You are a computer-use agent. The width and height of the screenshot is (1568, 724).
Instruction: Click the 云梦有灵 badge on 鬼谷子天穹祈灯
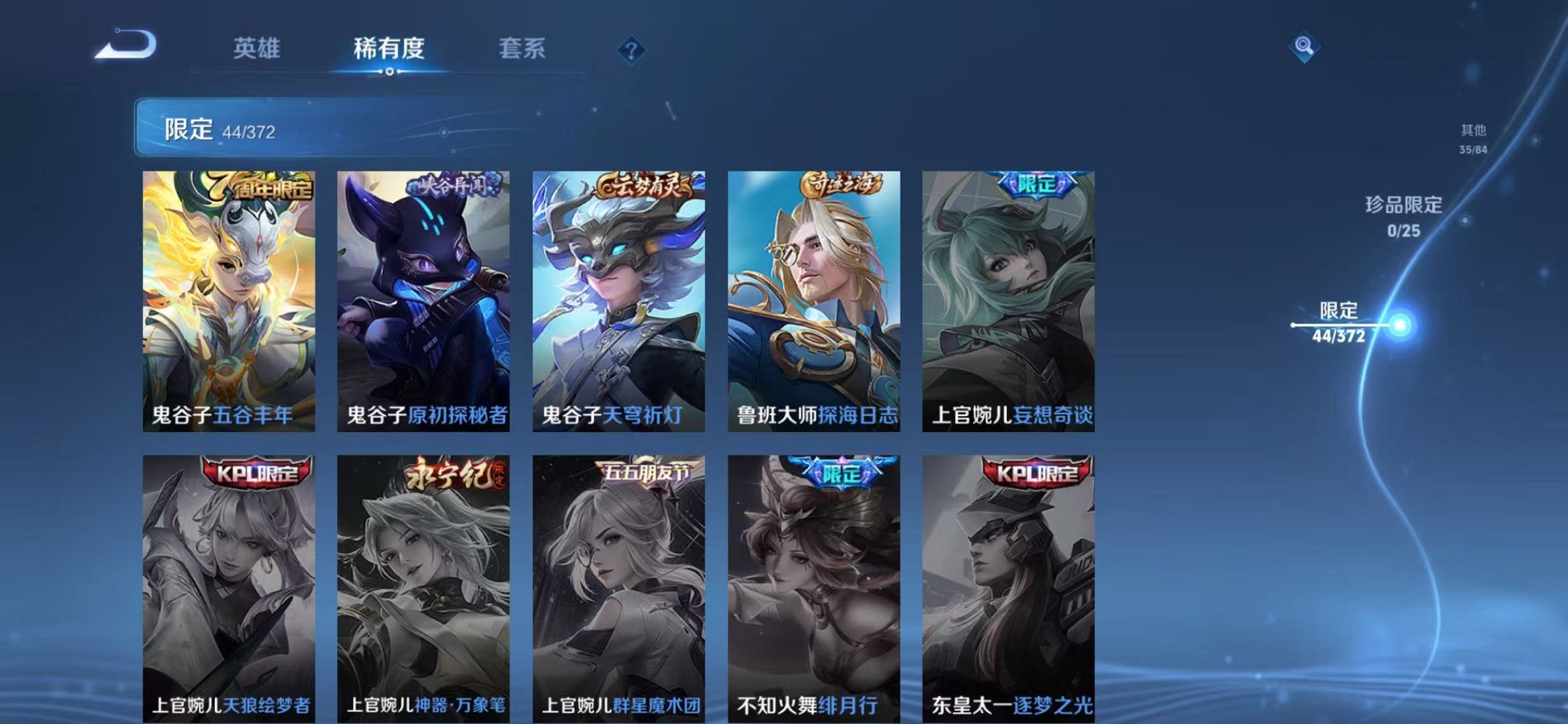[644, 186]
